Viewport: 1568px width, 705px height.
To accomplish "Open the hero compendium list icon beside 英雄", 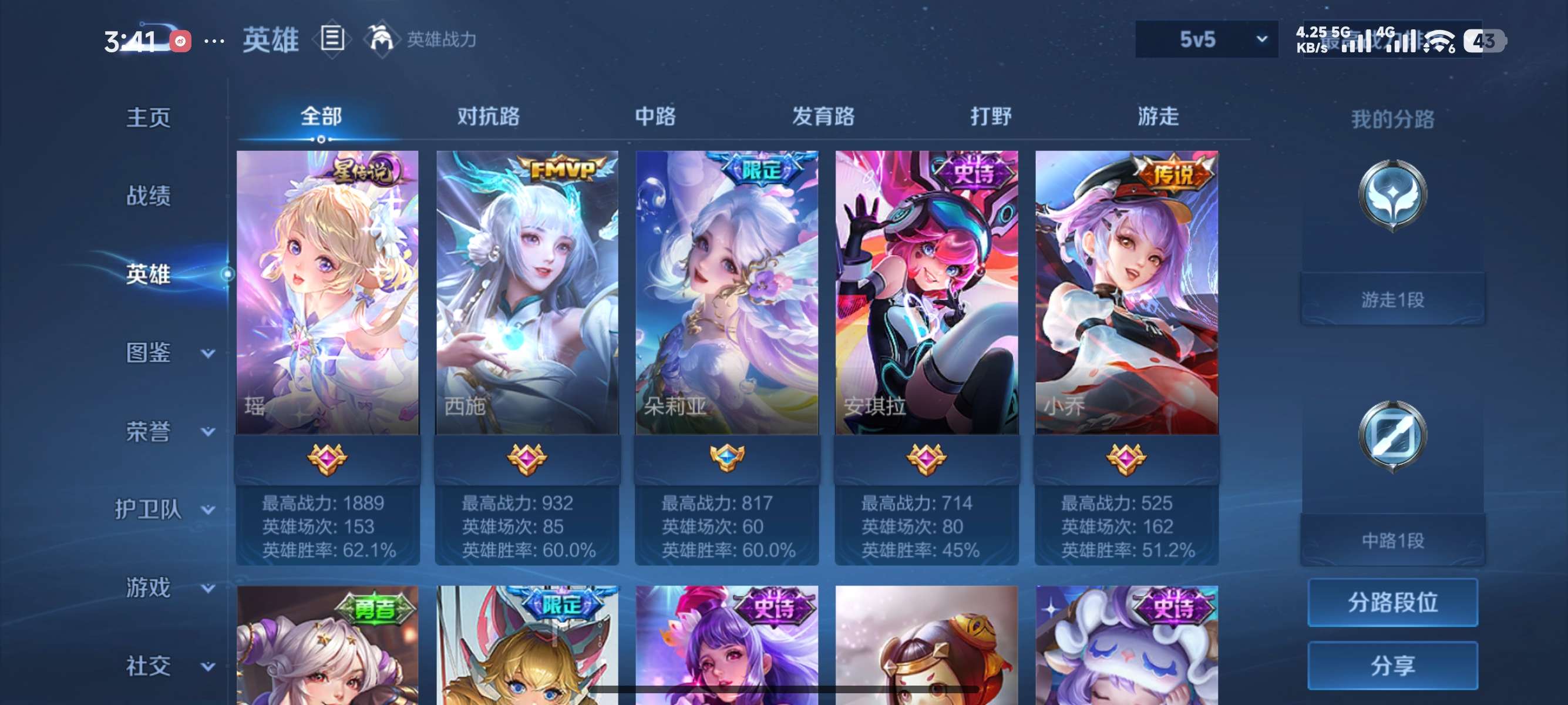I will click(332, 39).
